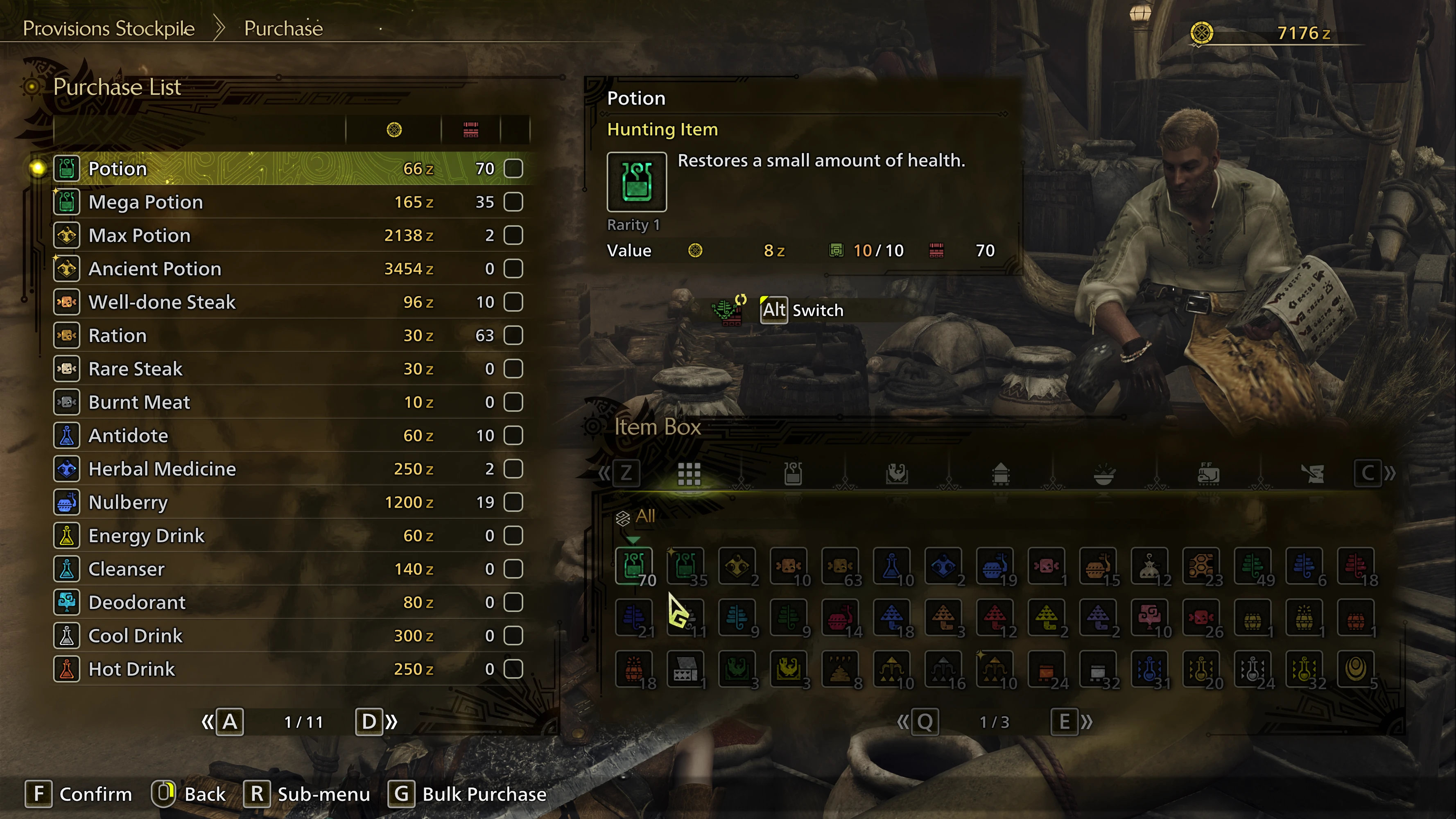Check the Antidote purchase checkbox

pyautogui.click(x=513, y=435)
